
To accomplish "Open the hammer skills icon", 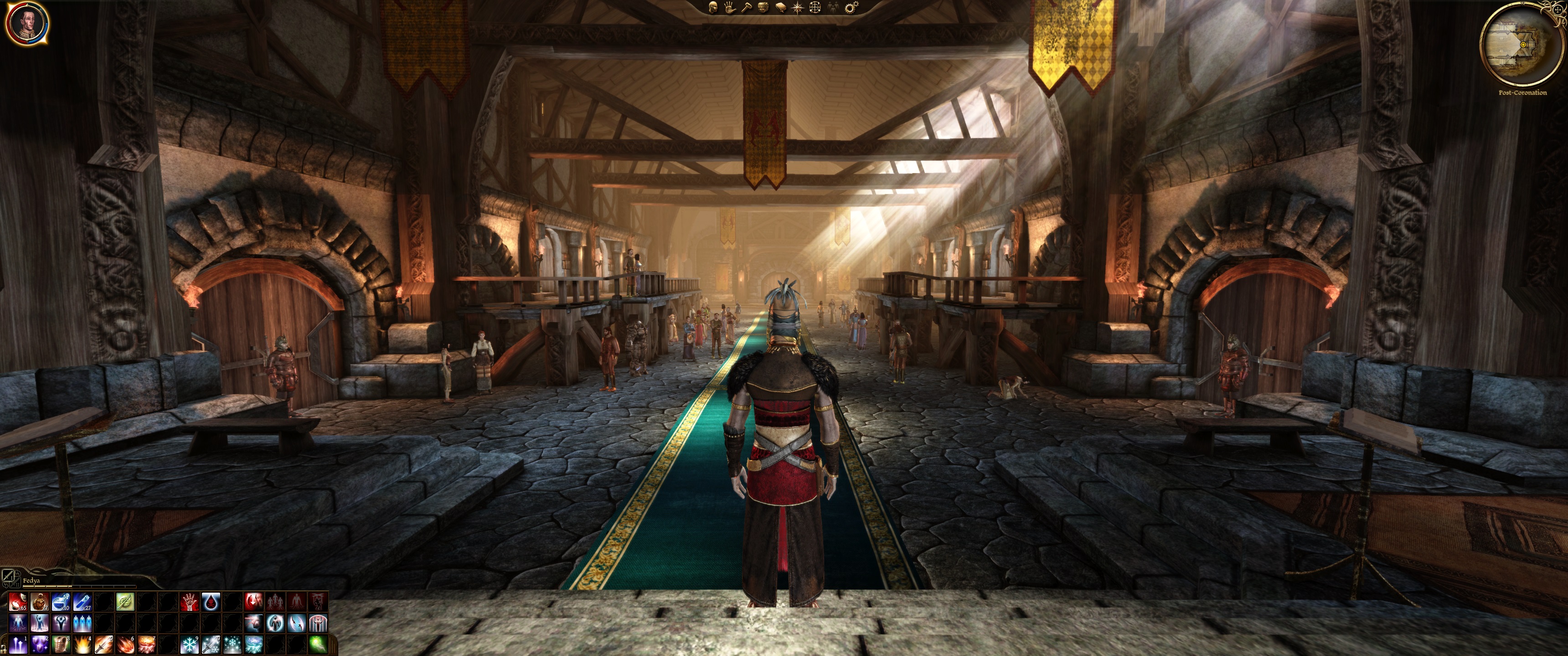I will click(x=746, y=7).
